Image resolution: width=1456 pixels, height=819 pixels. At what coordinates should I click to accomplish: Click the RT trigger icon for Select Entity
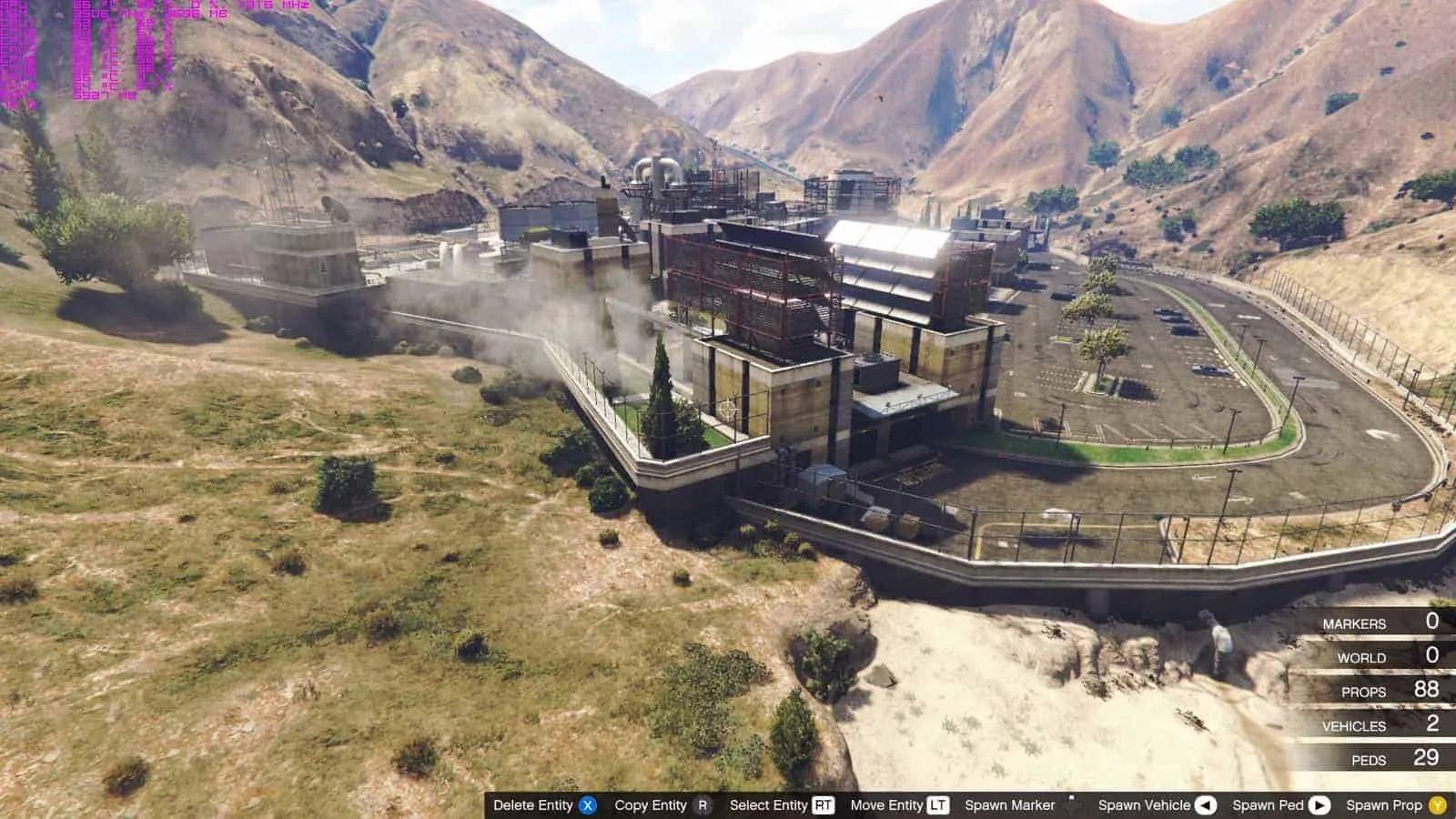[822, 804]
